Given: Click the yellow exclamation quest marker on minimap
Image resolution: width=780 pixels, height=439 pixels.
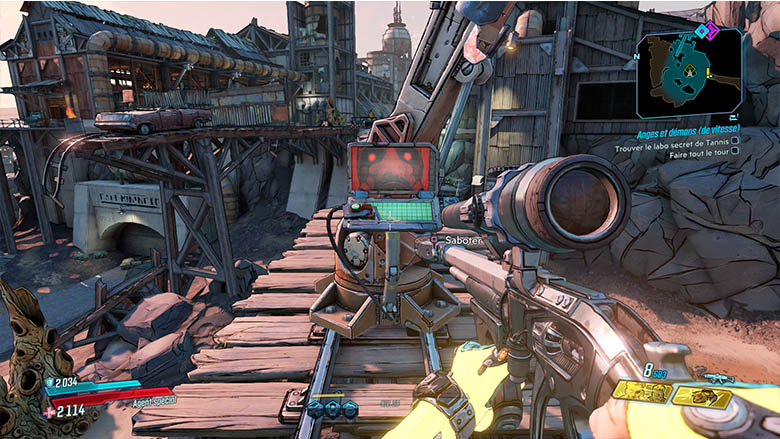Looking at the screenshot, I should point(709,73).
